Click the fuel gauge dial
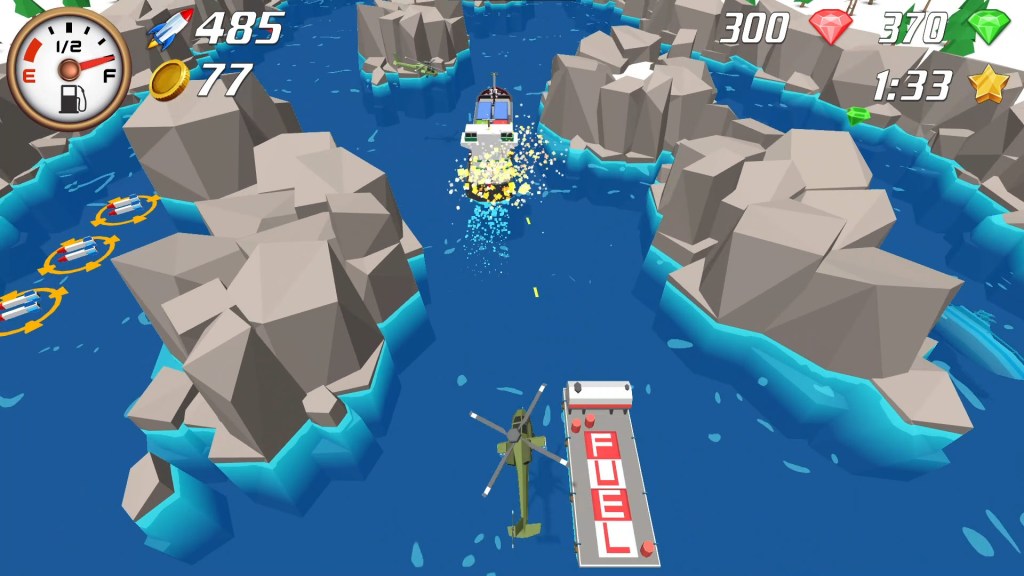 point(68,69)
